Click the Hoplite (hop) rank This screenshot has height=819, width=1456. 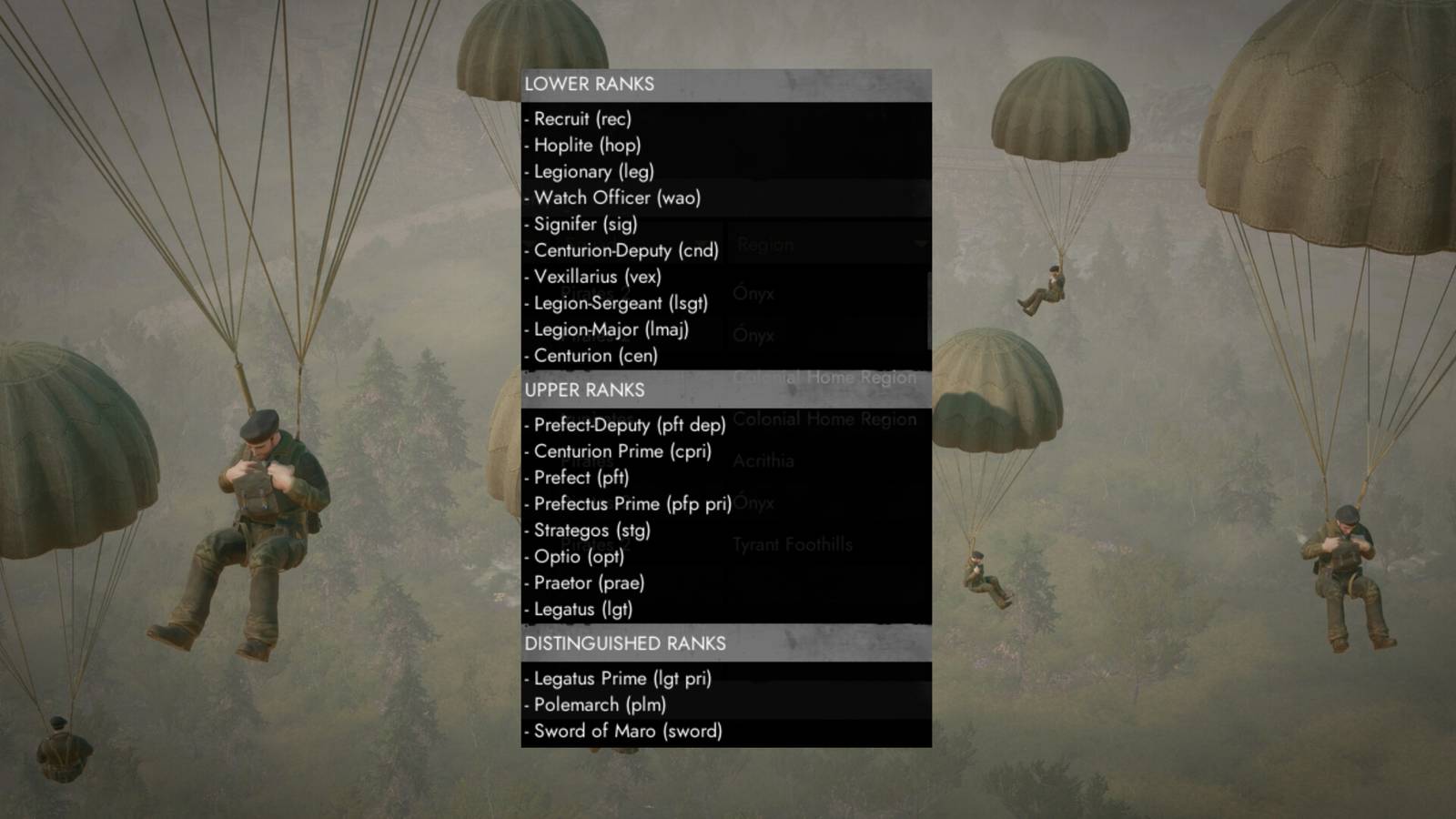(x=586, y=145)
